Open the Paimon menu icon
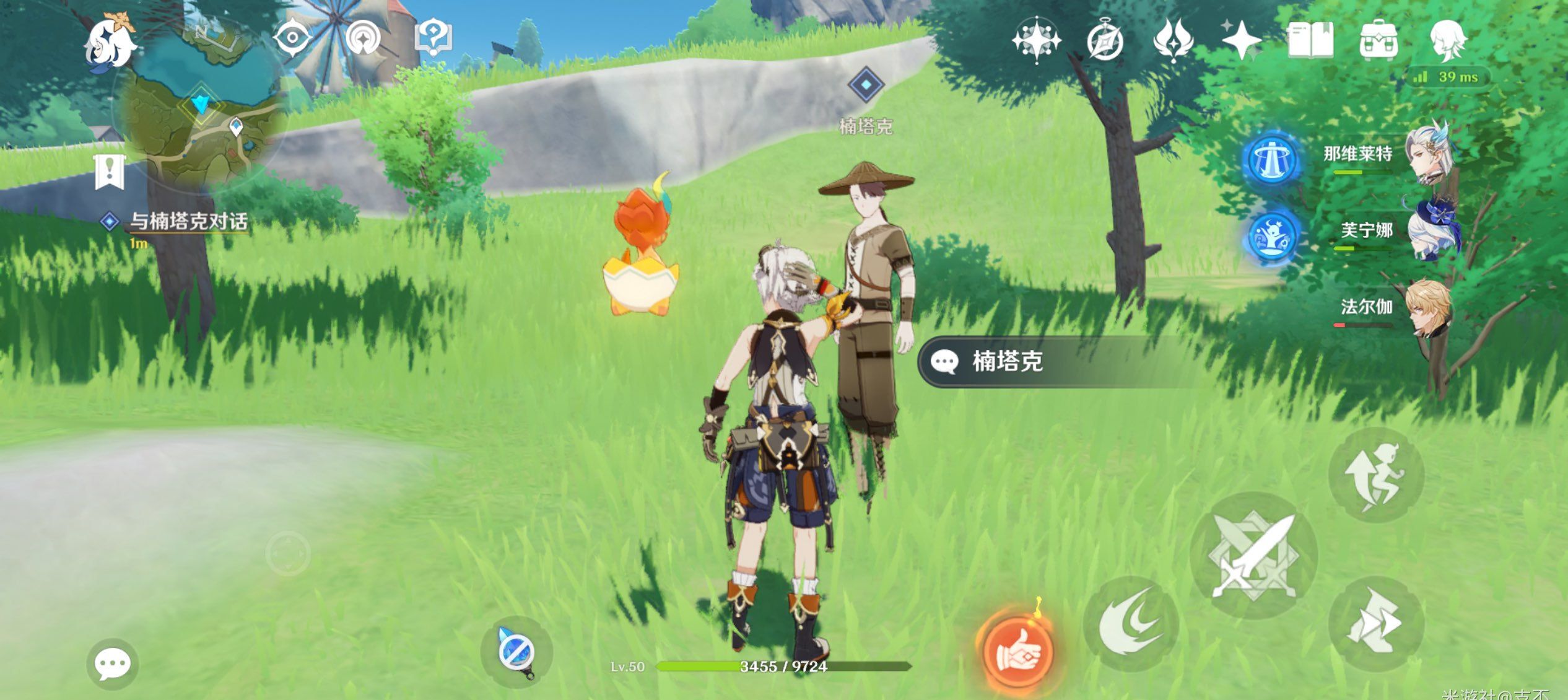The width and height of the screenshot is (1568, 700). 110,42
